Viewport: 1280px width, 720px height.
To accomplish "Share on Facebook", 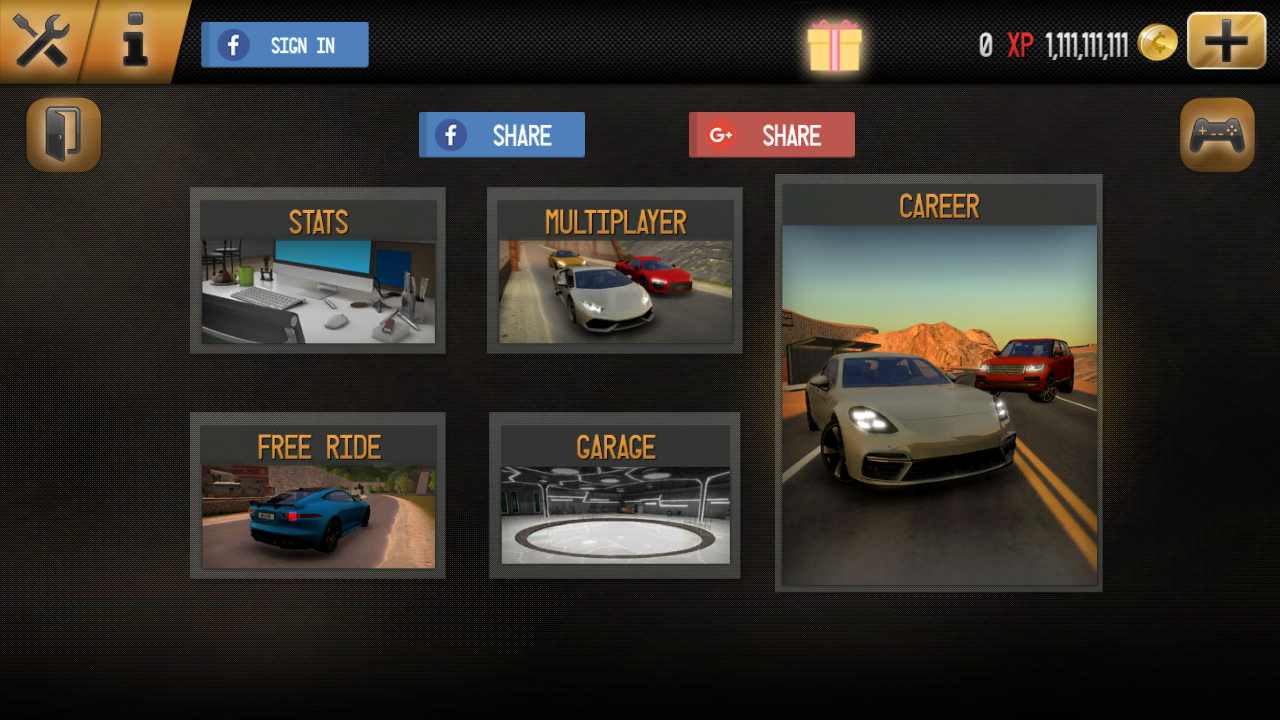I will 502,135.
